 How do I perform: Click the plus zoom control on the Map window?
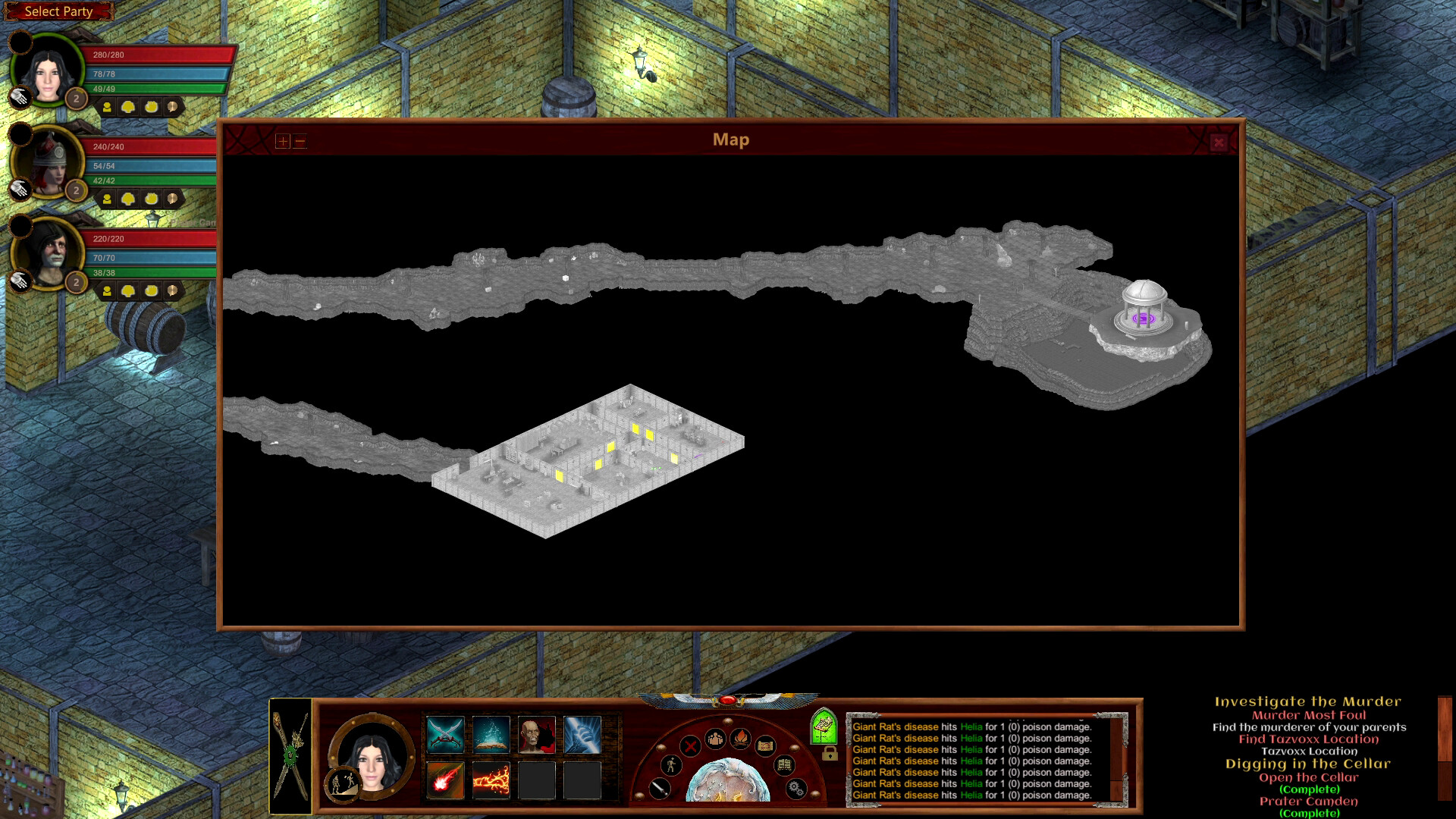click(281, 141)
